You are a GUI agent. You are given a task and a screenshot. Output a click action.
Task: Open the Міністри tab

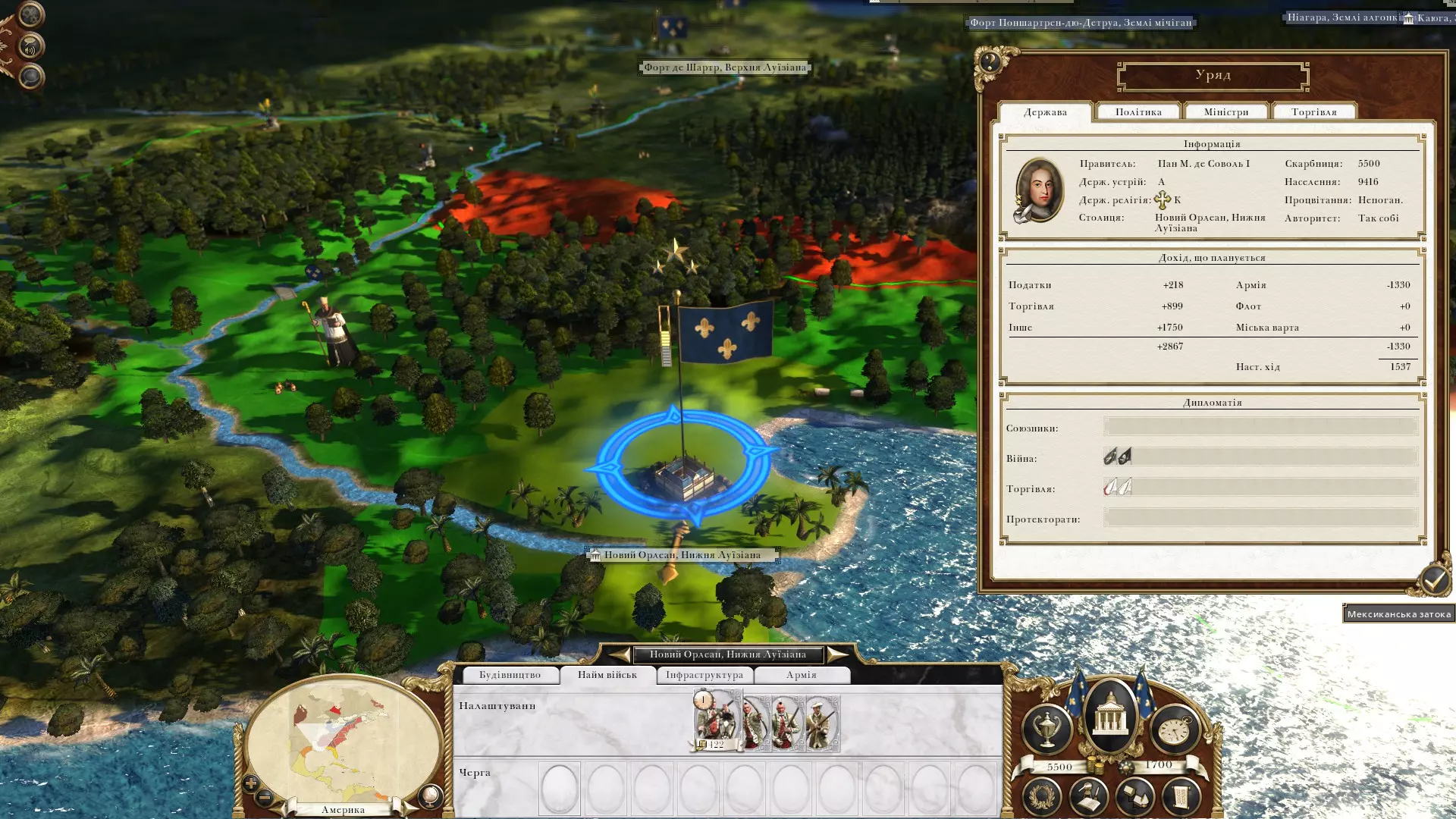coord(1226,112)
